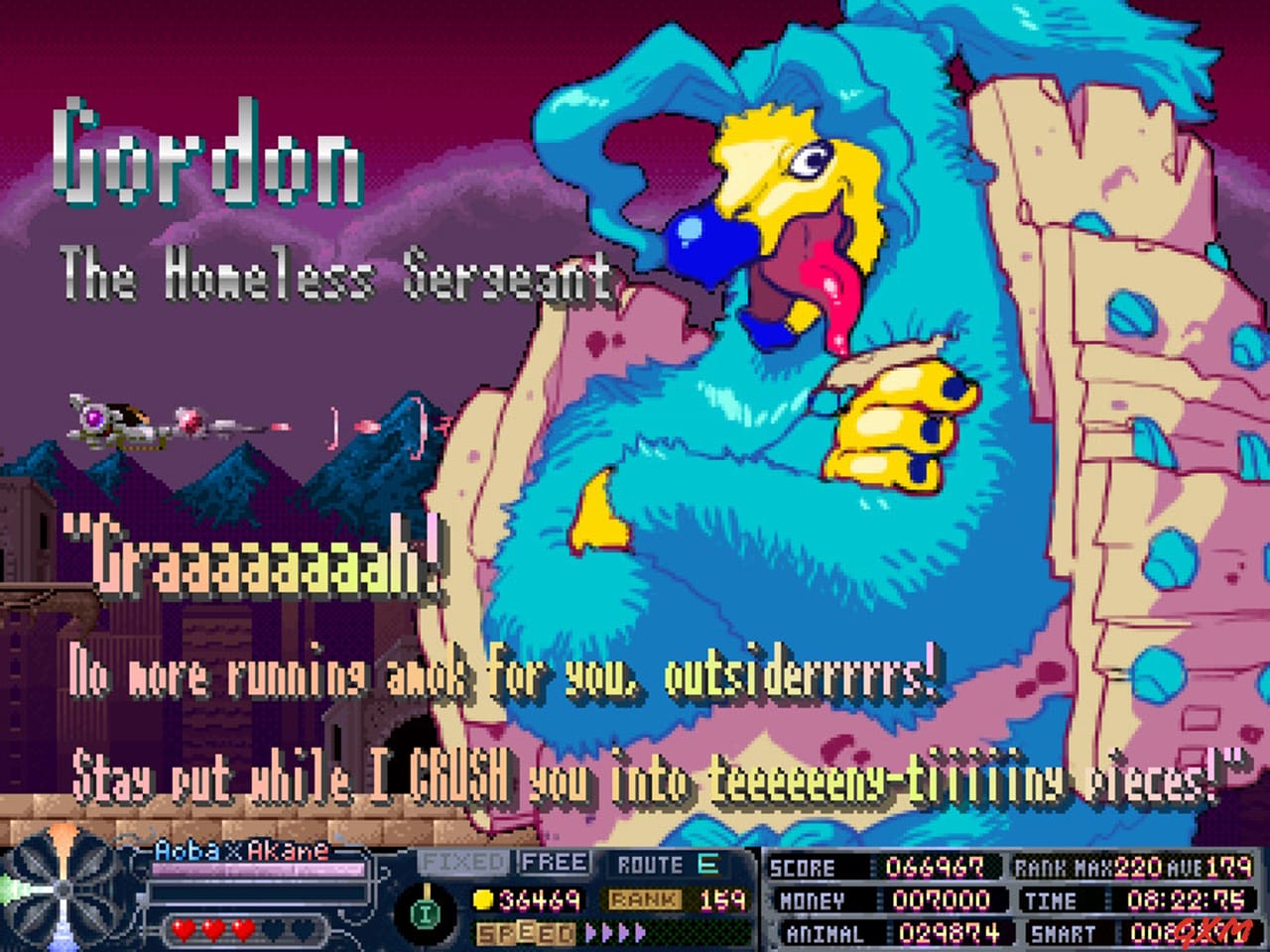Toggle aiming mode to FIXED
The image size is (1270, 952).
click(x=462, y=861)
